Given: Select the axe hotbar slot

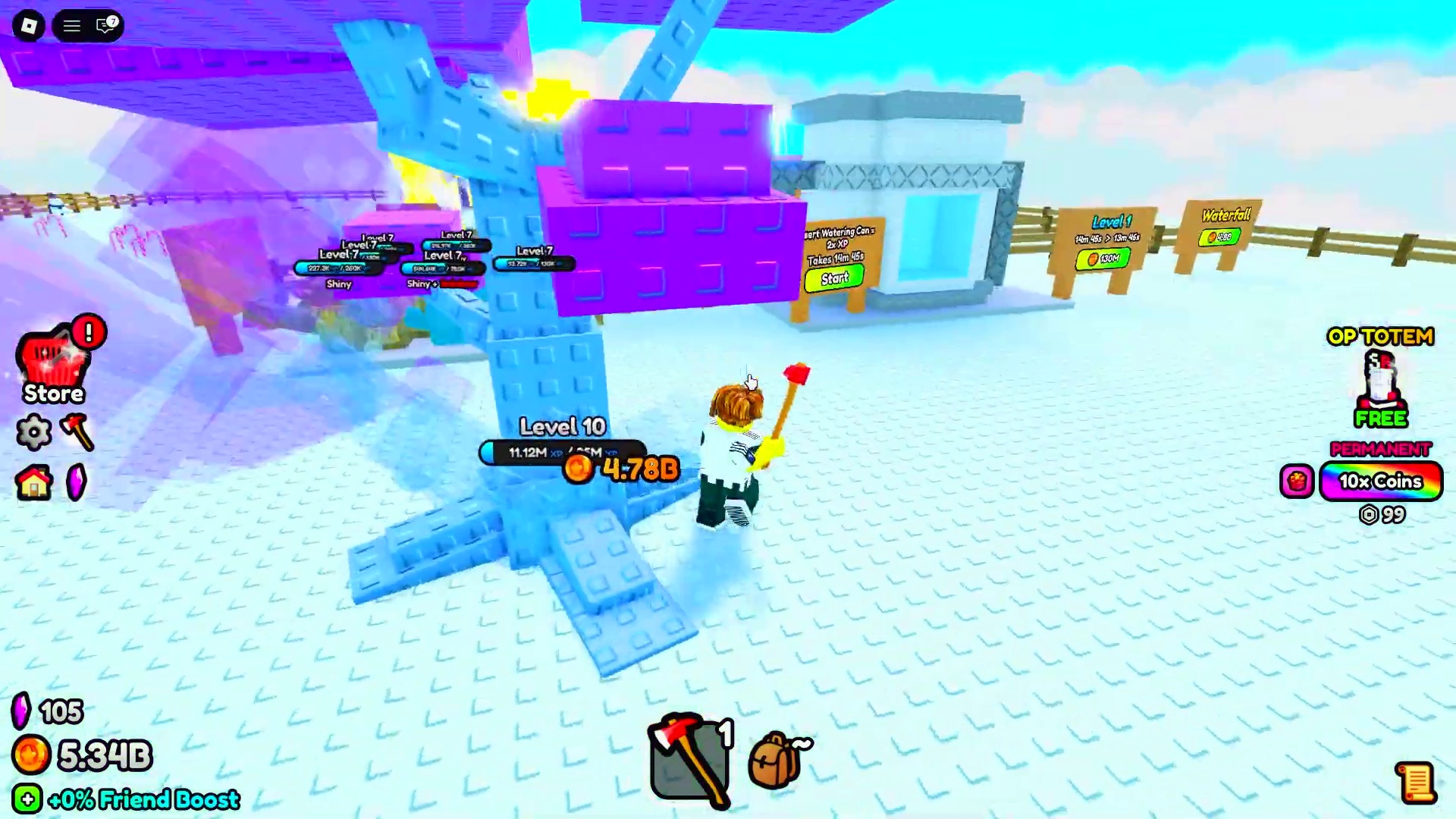Looking at the screenshot, I should pos(689,758).
